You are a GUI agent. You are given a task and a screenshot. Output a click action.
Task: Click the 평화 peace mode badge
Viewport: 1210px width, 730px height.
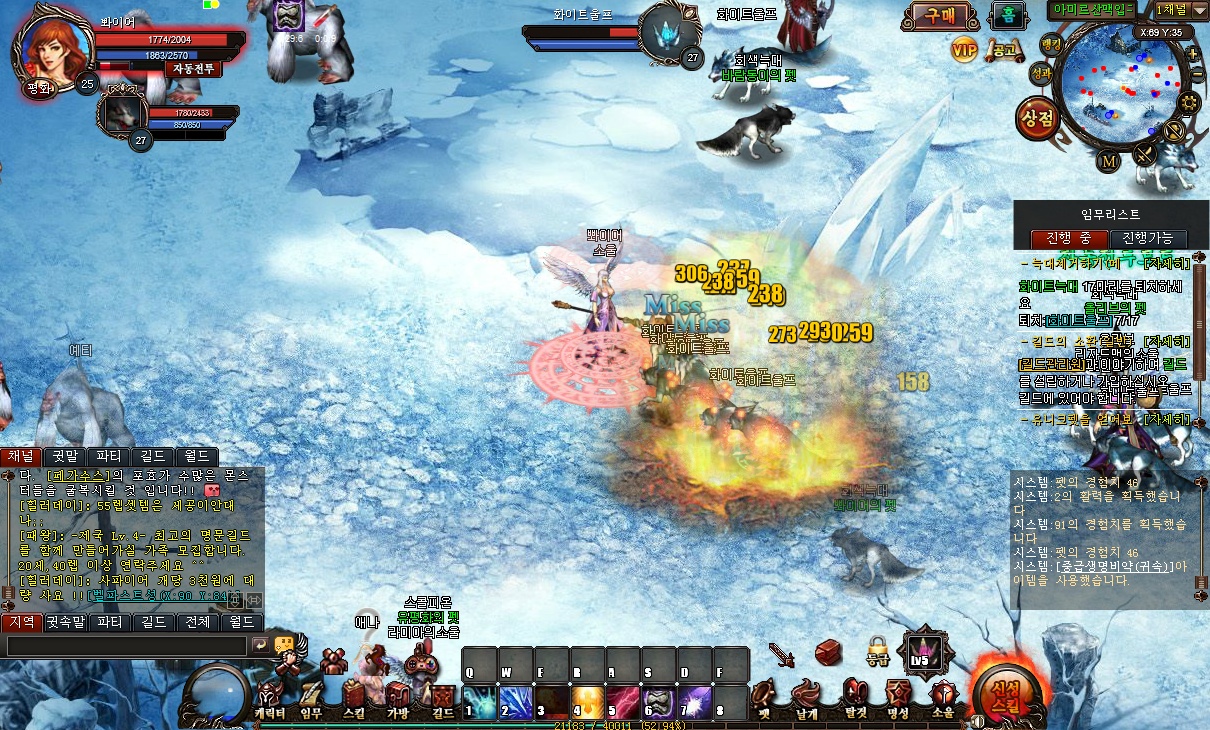[x=39, y=87]
